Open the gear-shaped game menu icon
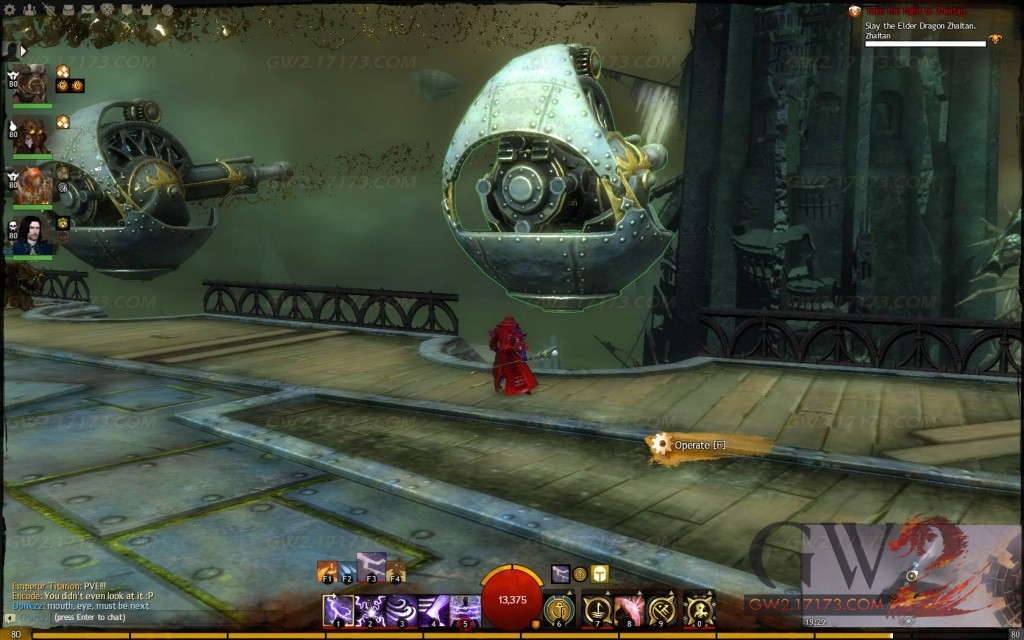 tap(9, 10)
